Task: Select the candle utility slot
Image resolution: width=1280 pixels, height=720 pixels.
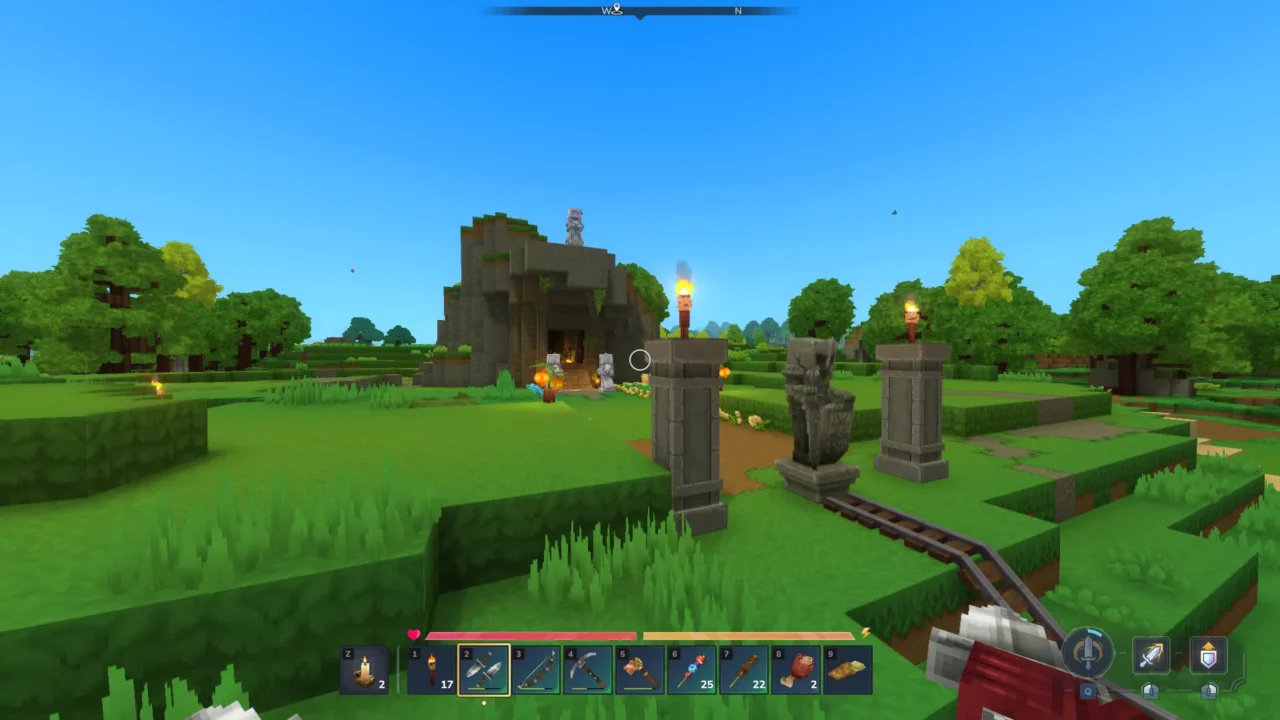Action: coord(365,669)
